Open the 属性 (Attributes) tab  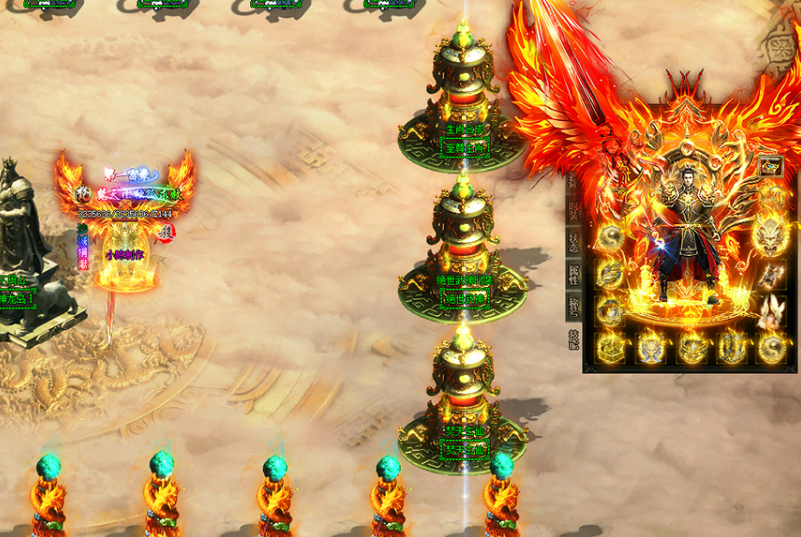click(574, 274)
